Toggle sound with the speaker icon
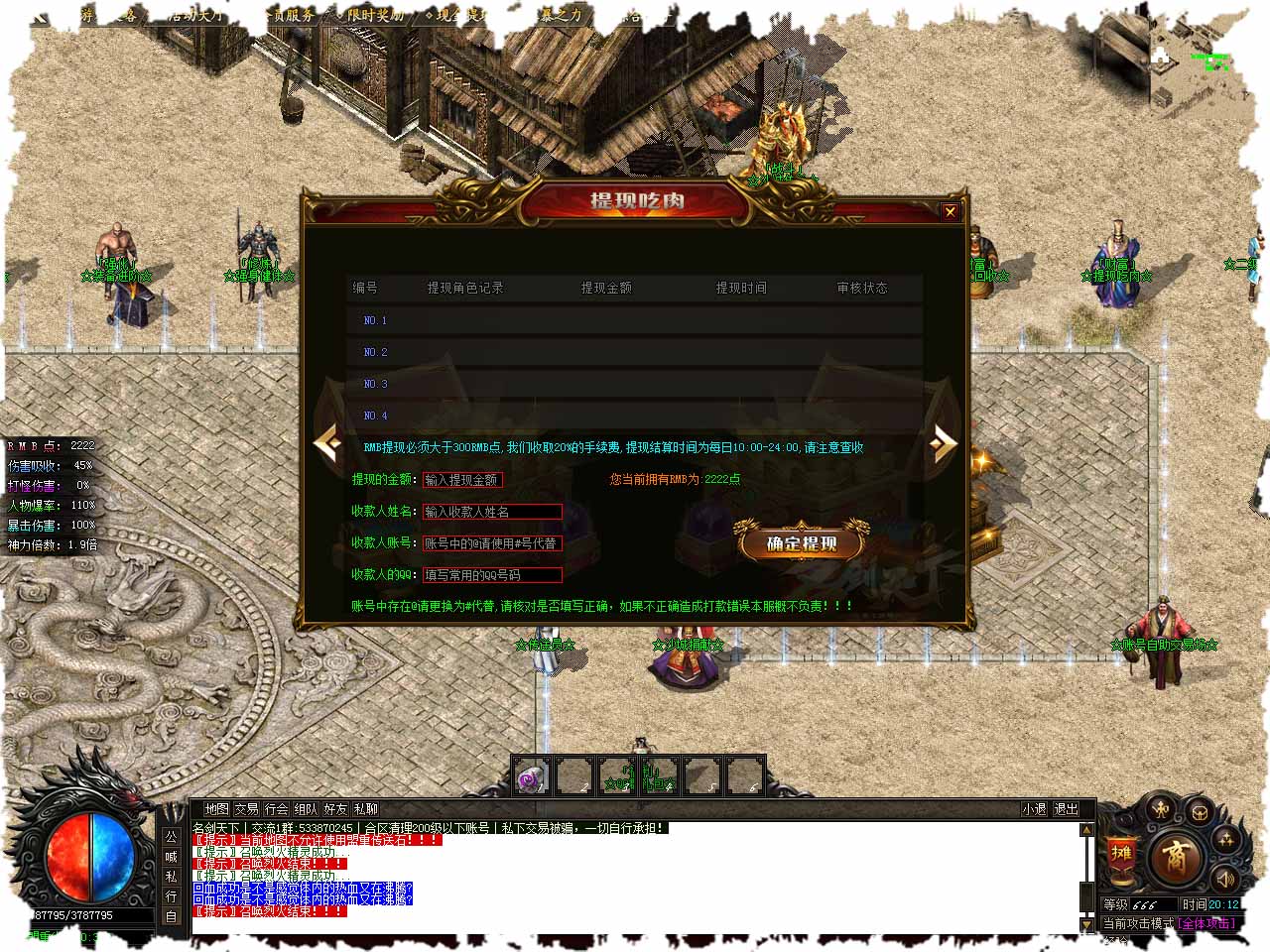The image size is (1270, 952). 1226,879
